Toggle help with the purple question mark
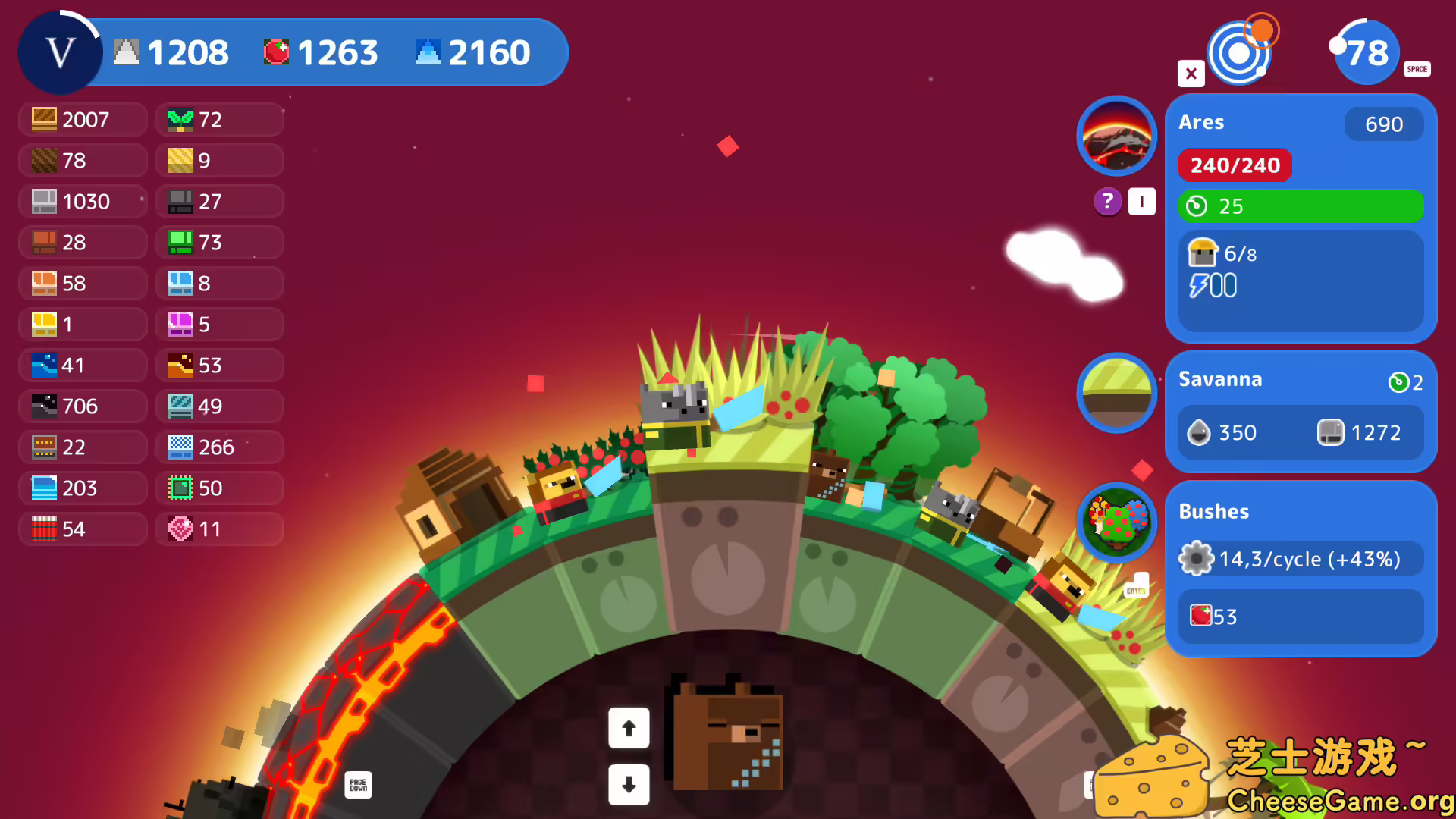1456x819 pixels. click(x=1106, y=201)
